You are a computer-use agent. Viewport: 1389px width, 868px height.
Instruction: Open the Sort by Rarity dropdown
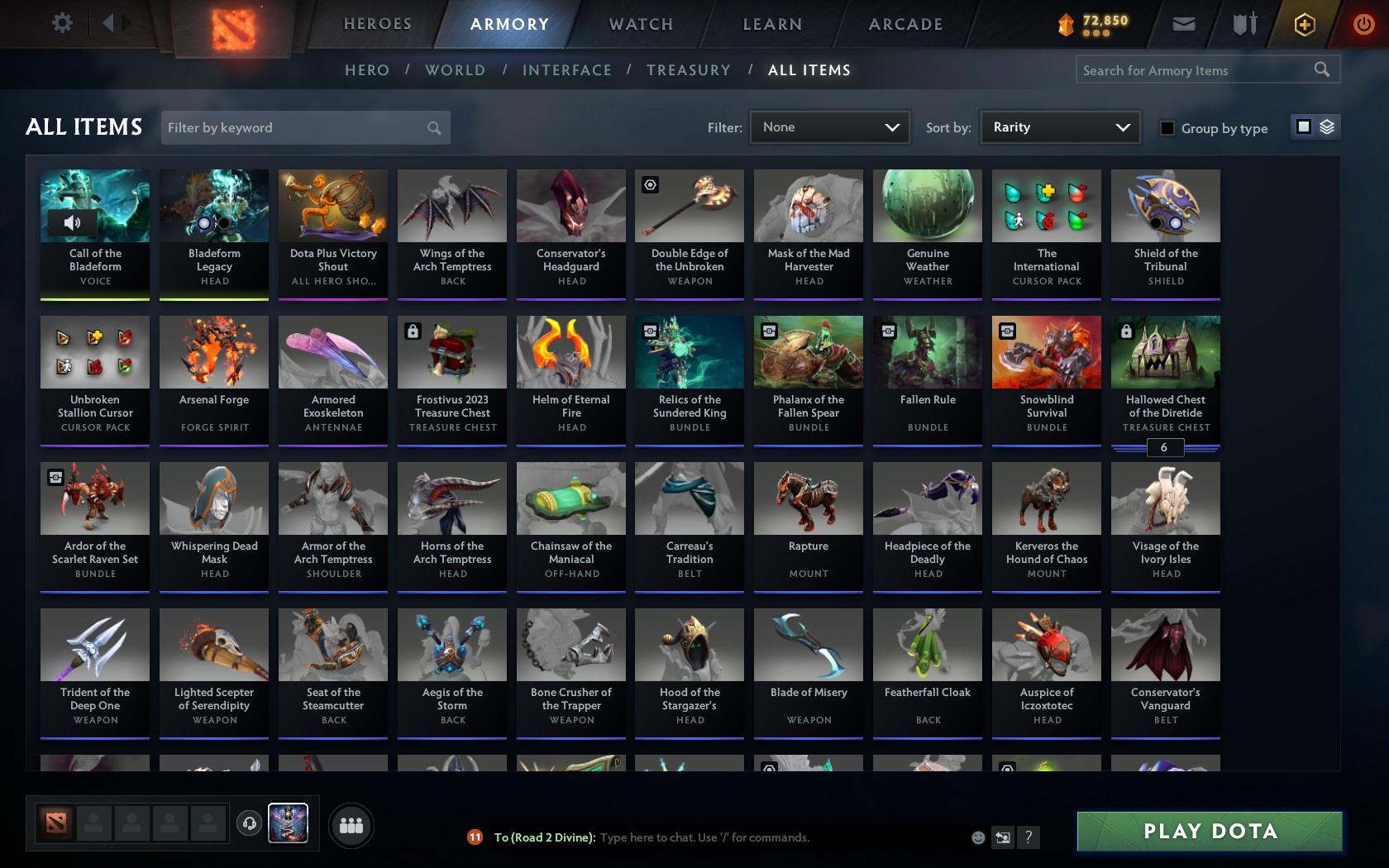click(x=1059, y=127)
